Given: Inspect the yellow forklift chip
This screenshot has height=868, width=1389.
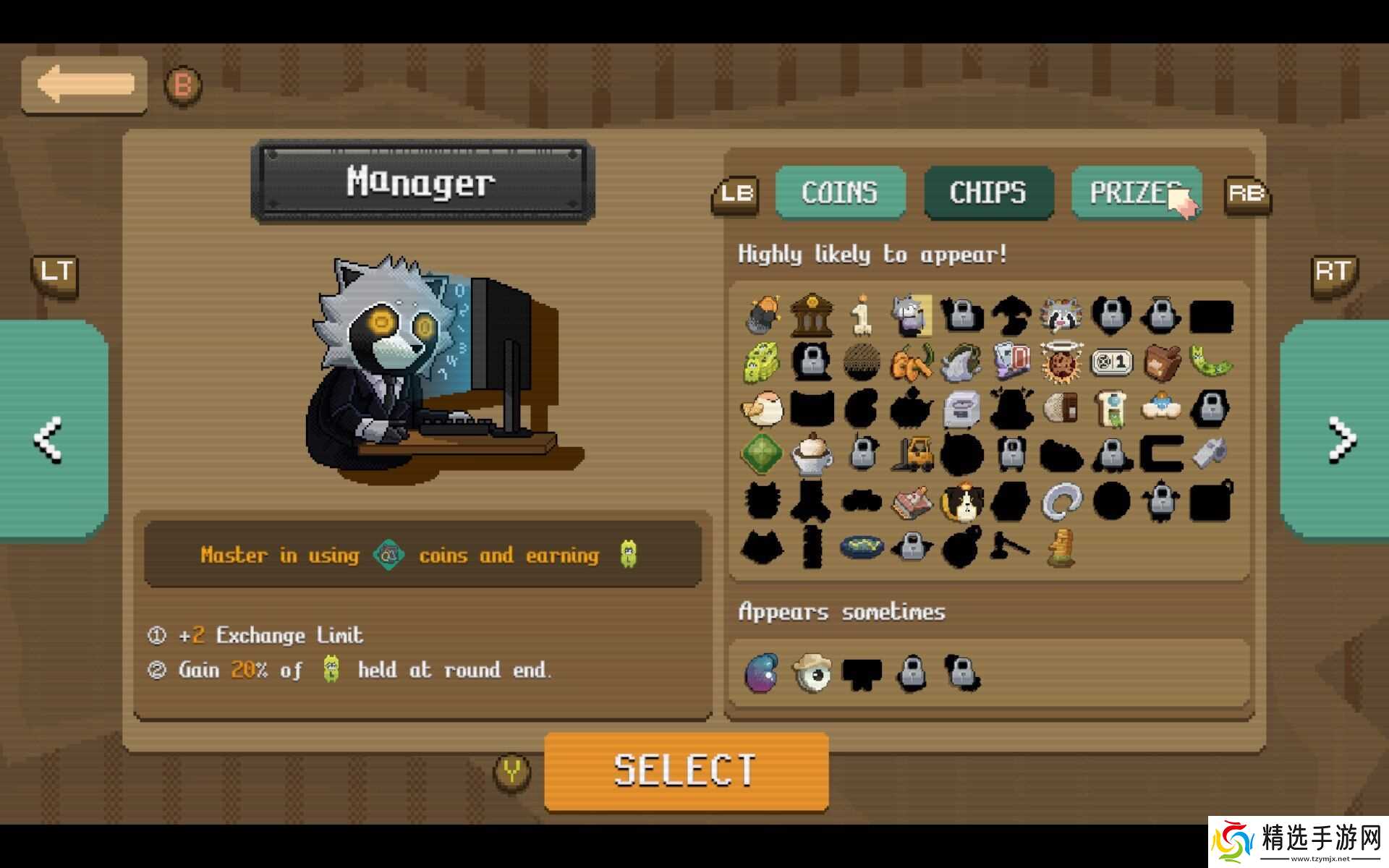Looking at the screenshot, I should point(912,454).
